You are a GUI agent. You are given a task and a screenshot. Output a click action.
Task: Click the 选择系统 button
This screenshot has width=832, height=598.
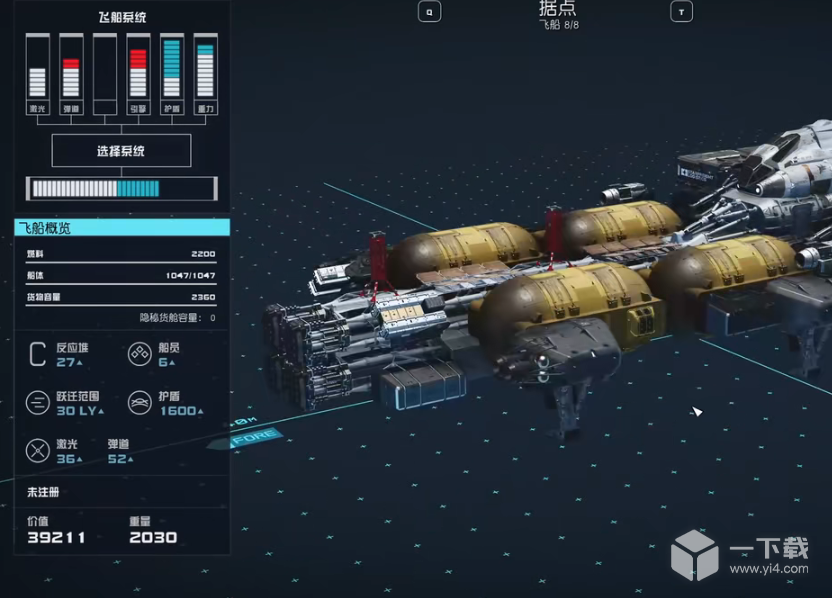tap(121, 151)
